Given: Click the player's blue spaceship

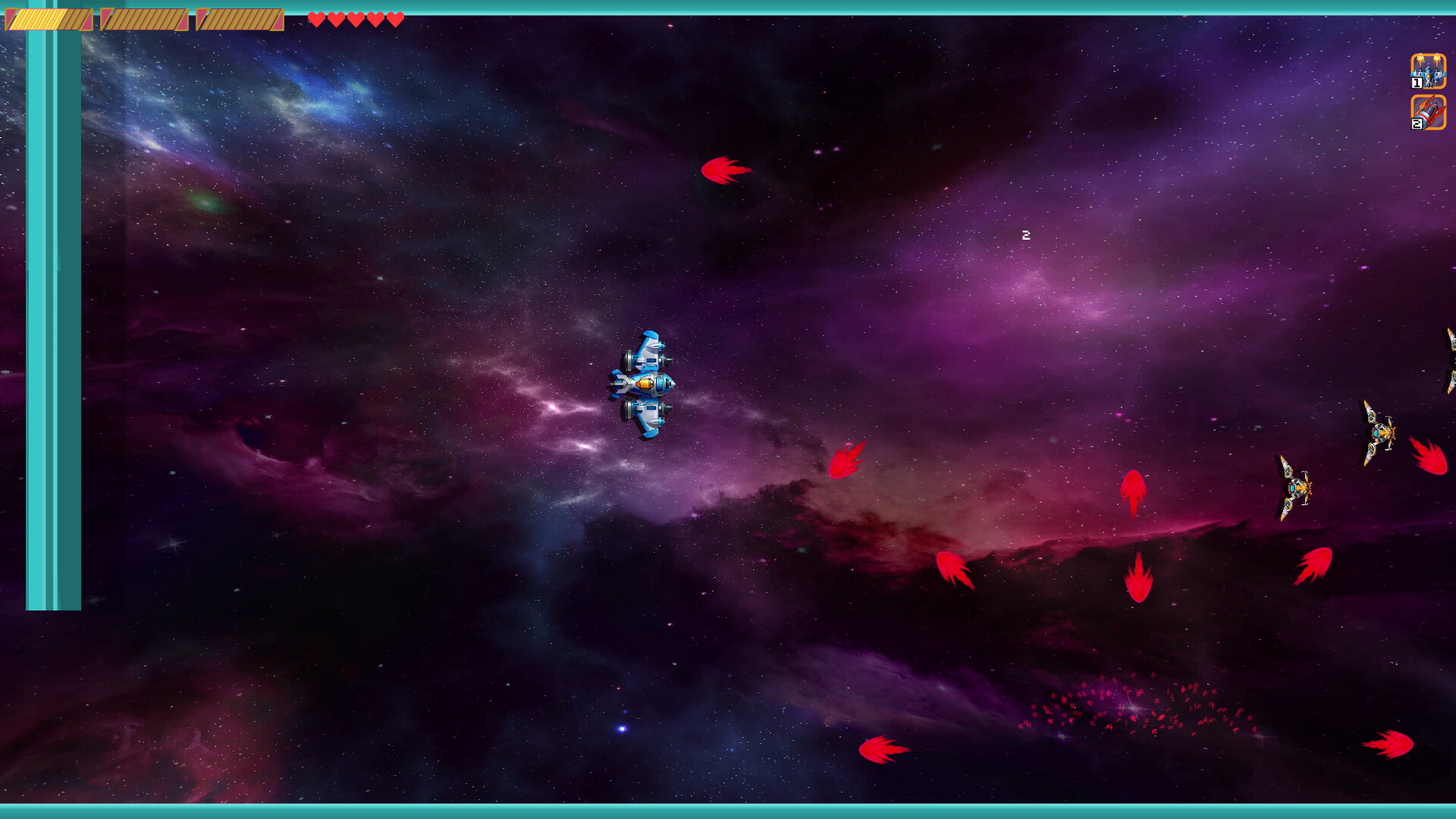Looking at the screenshot, I should [x=646, y=383].
